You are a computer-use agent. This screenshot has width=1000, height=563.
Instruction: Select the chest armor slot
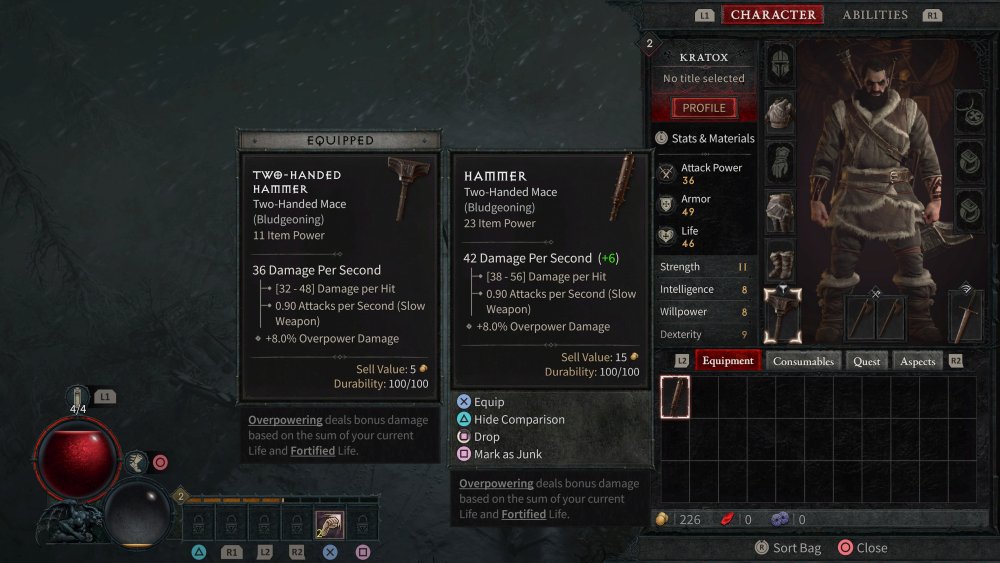point(780,113)
